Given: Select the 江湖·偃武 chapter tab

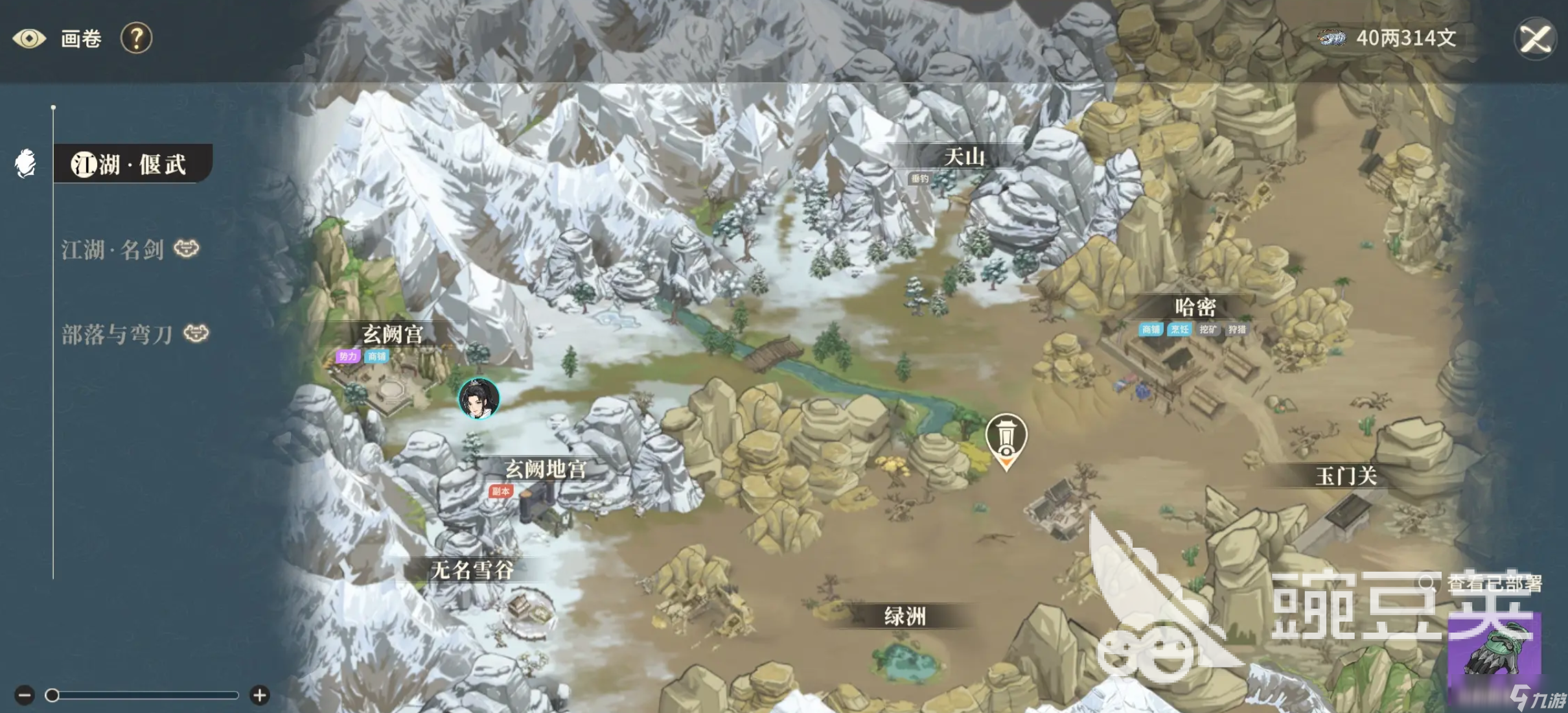Looking at the screenshot, I should pos(130,164).
